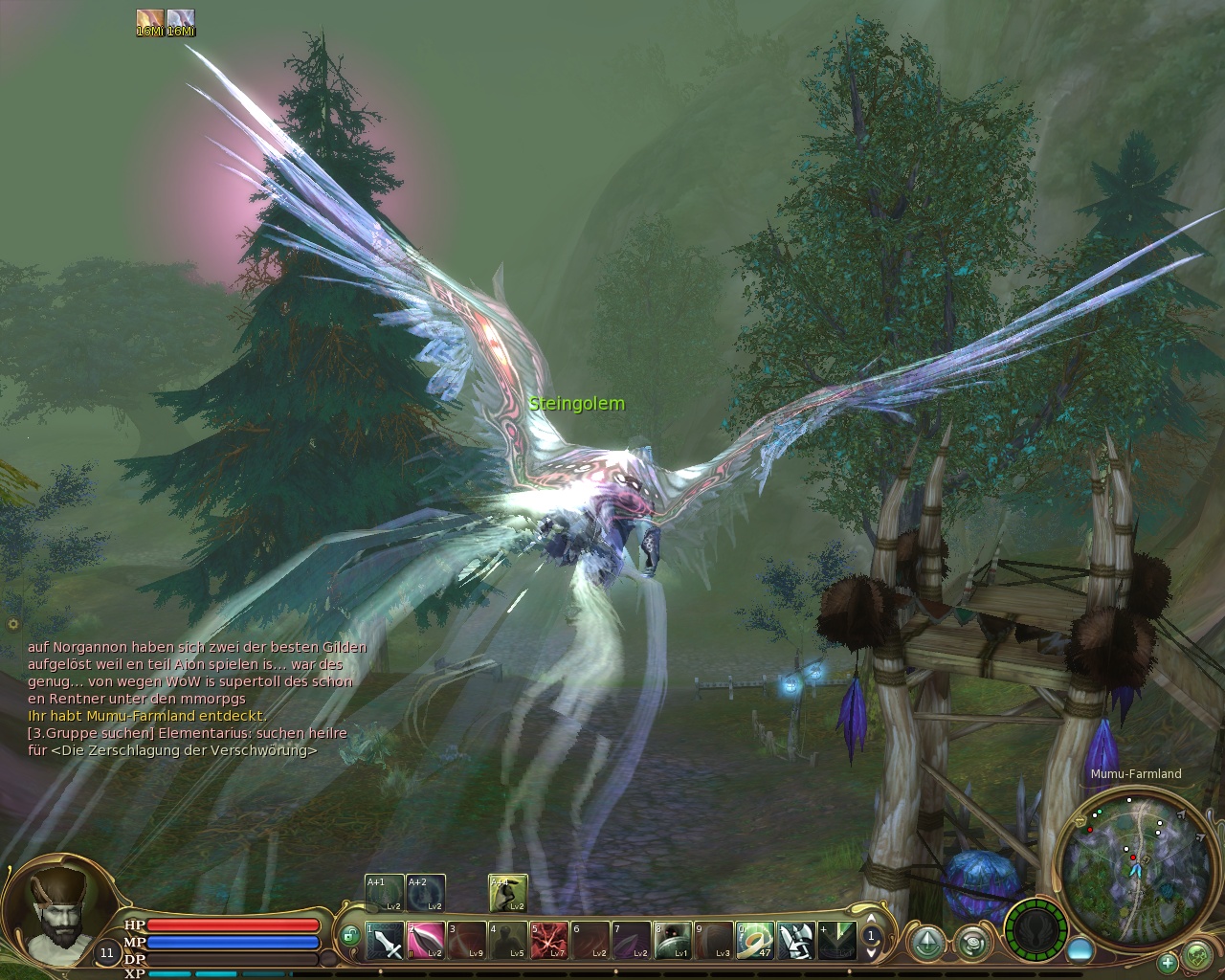Click the character portrait

pyautogui.click(x=56, y=906)
